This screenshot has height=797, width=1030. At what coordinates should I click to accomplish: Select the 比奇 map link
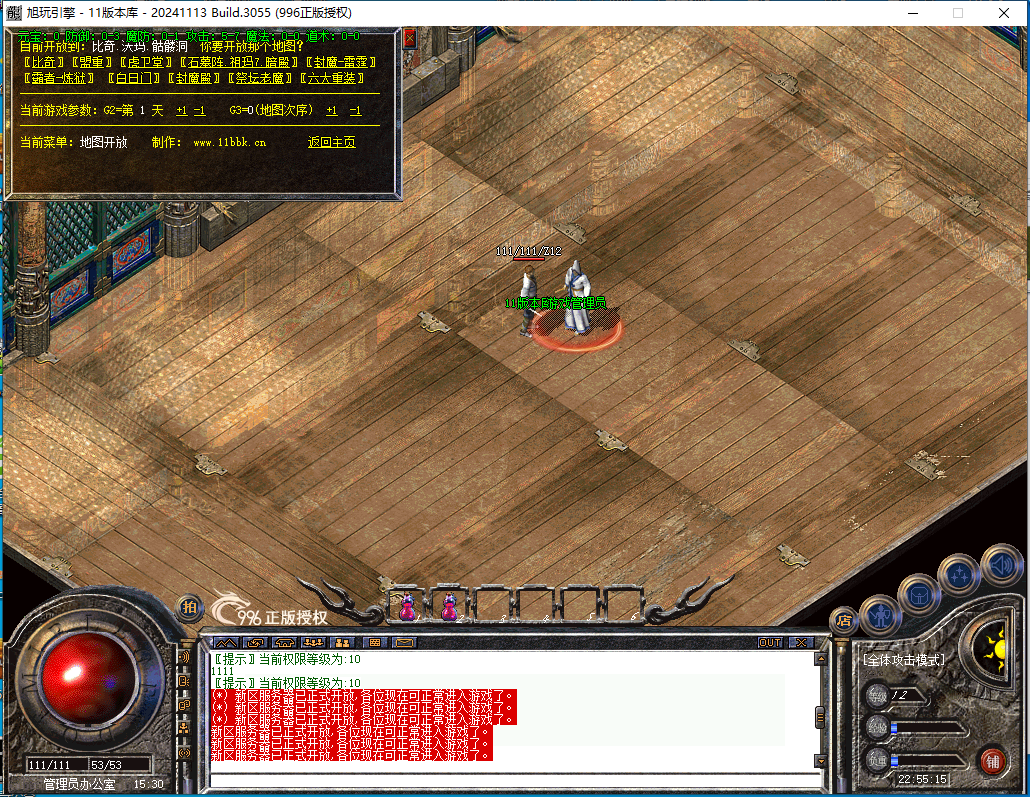42,62
